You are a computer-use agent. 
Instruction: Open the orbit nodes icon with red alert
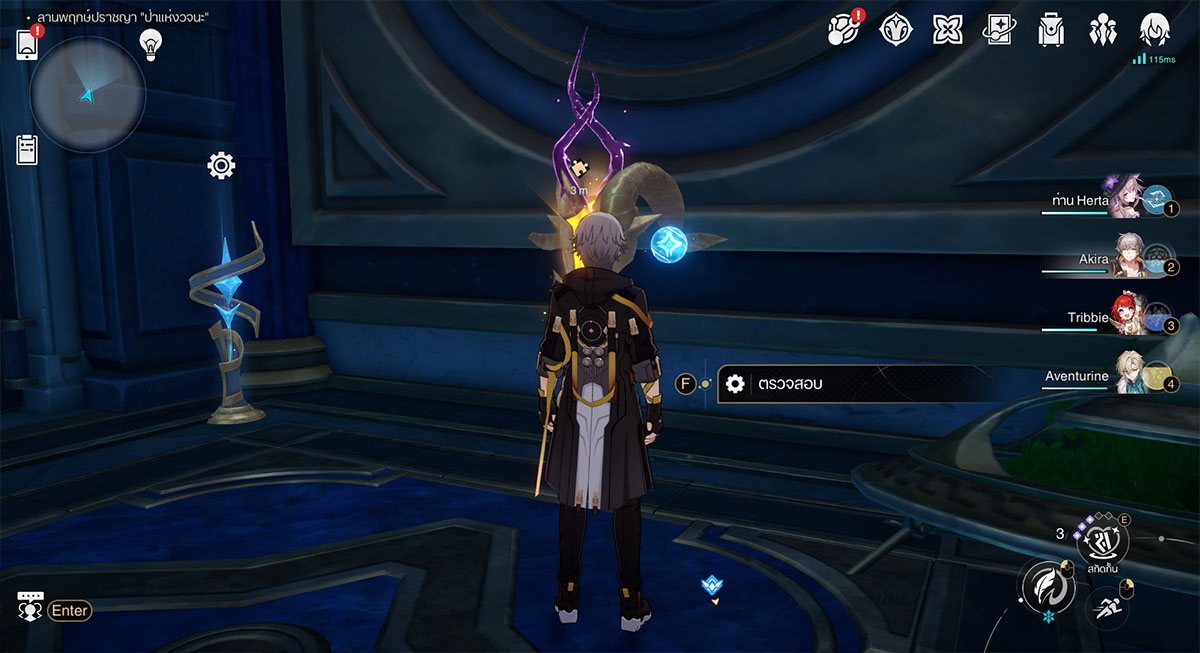click(x=844, y=29)
